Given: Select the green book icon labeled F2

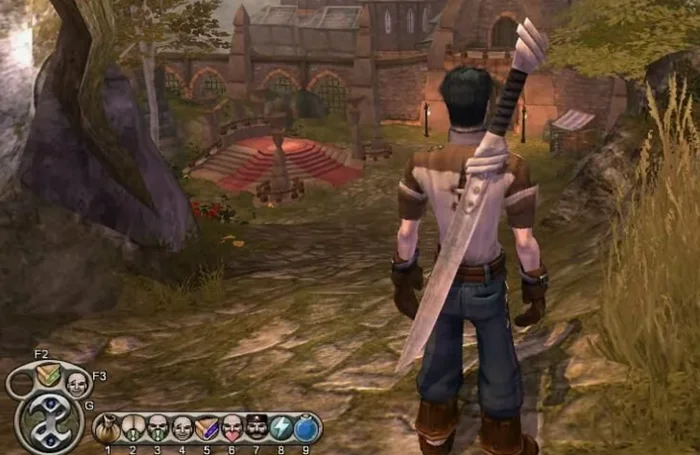Looking at the screenshot, I should (46, 377).
